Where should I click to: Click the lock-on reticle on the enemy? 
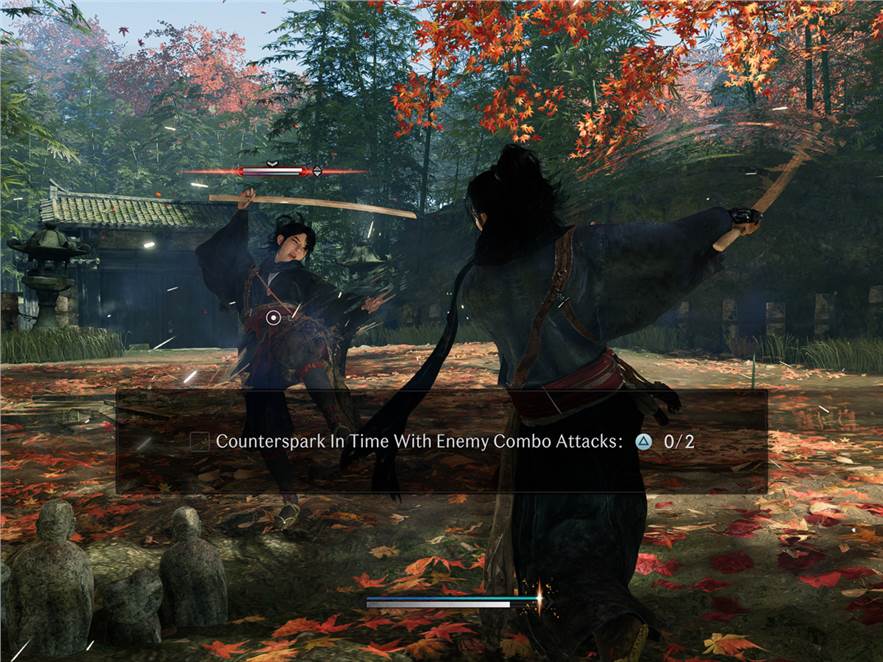tap(273, 318)
